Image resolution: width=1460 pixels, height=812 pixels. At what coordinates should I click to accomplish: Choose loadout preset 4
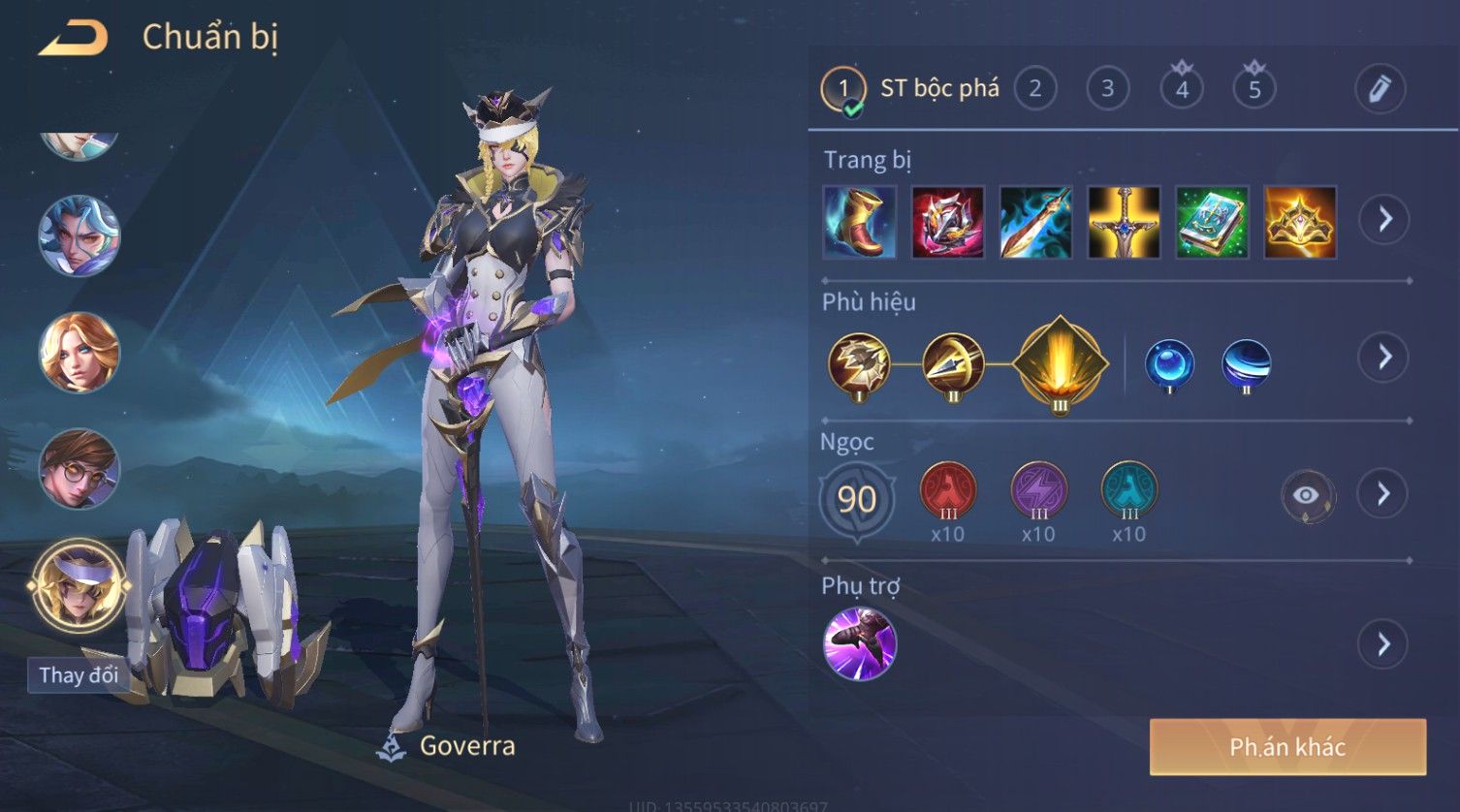1182,90
